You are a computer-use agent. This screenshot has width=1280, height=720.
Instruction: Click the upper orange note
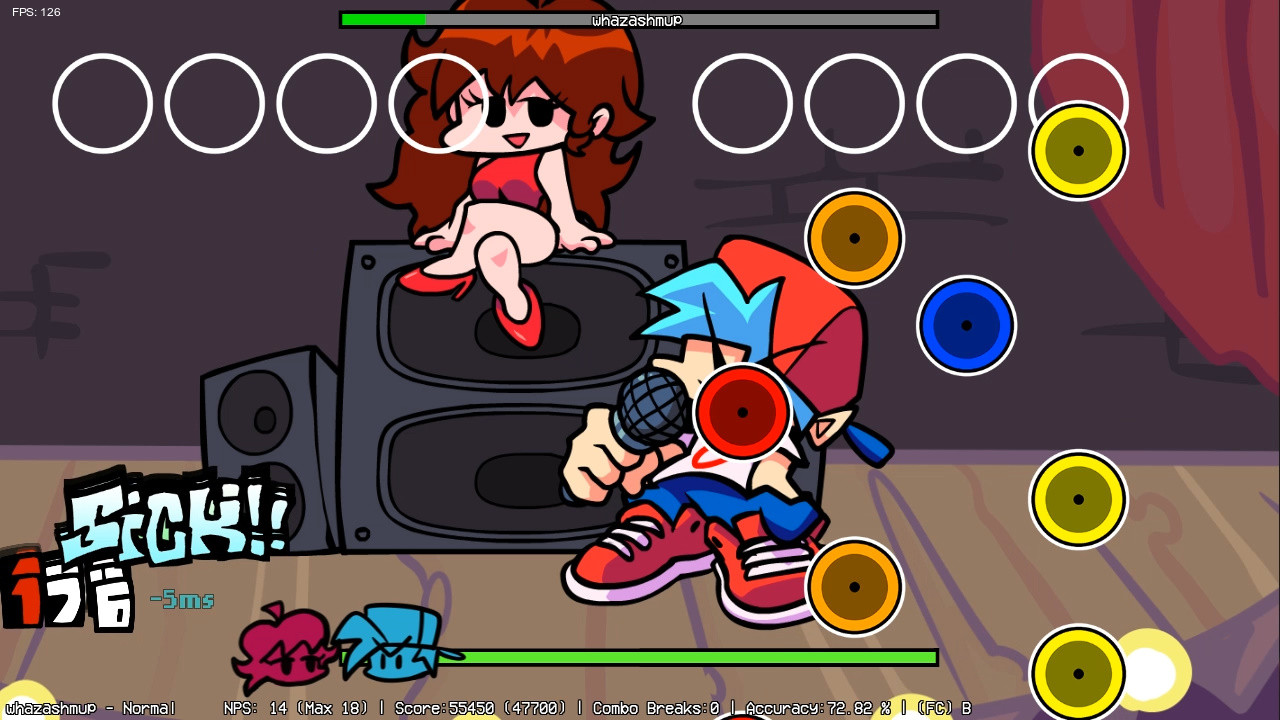854,238
